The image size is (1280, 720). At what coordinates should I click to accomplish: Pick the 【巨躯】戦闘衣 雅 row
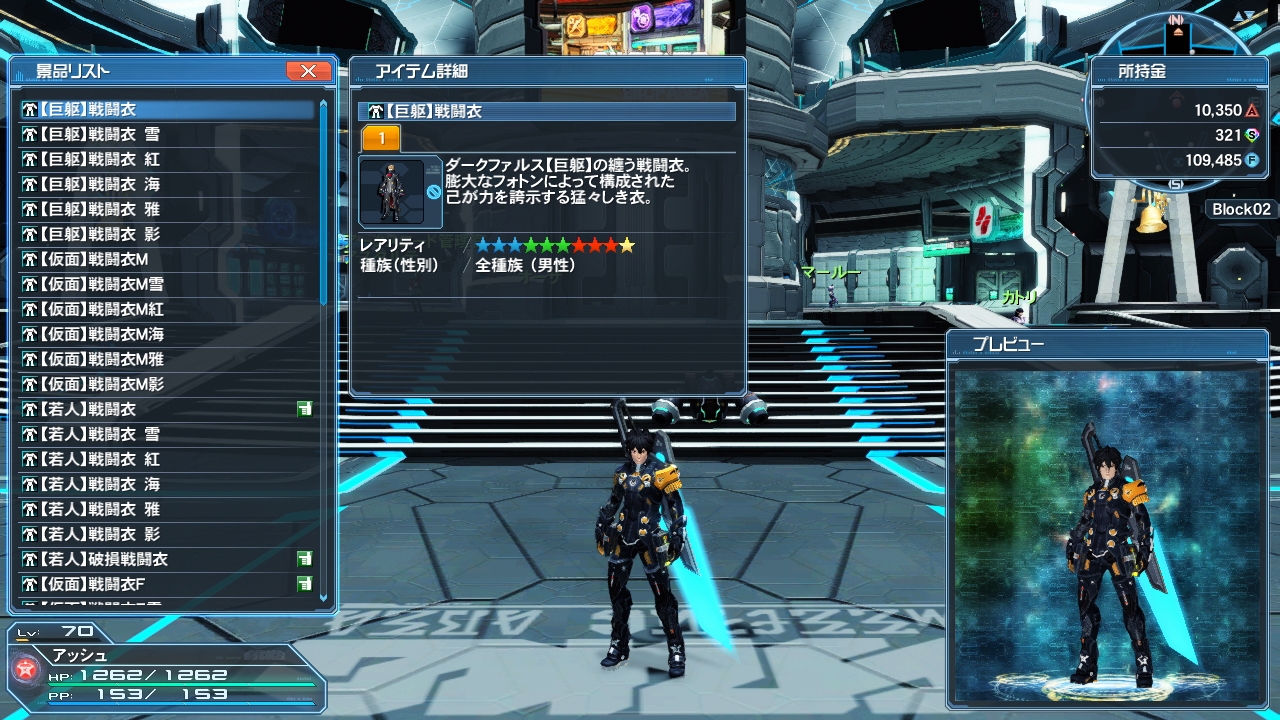click(x=100, y=209)
